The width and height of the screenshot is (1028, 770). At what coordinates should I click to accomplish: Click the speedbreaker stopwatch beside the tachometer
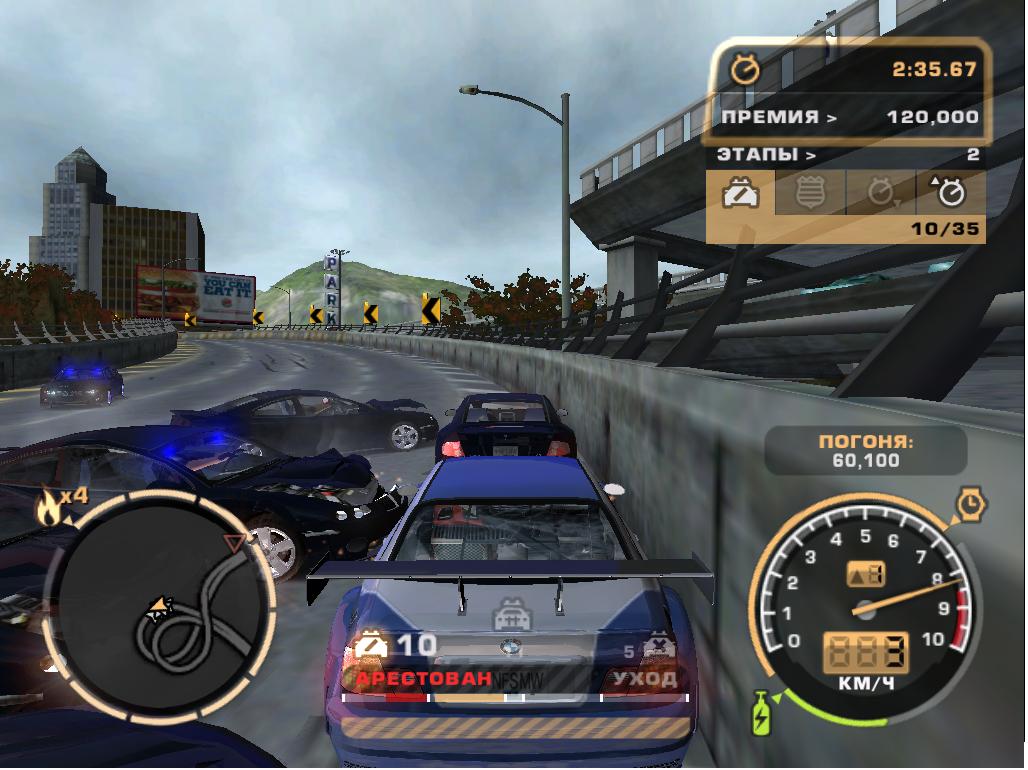click(x=969, y=504)
